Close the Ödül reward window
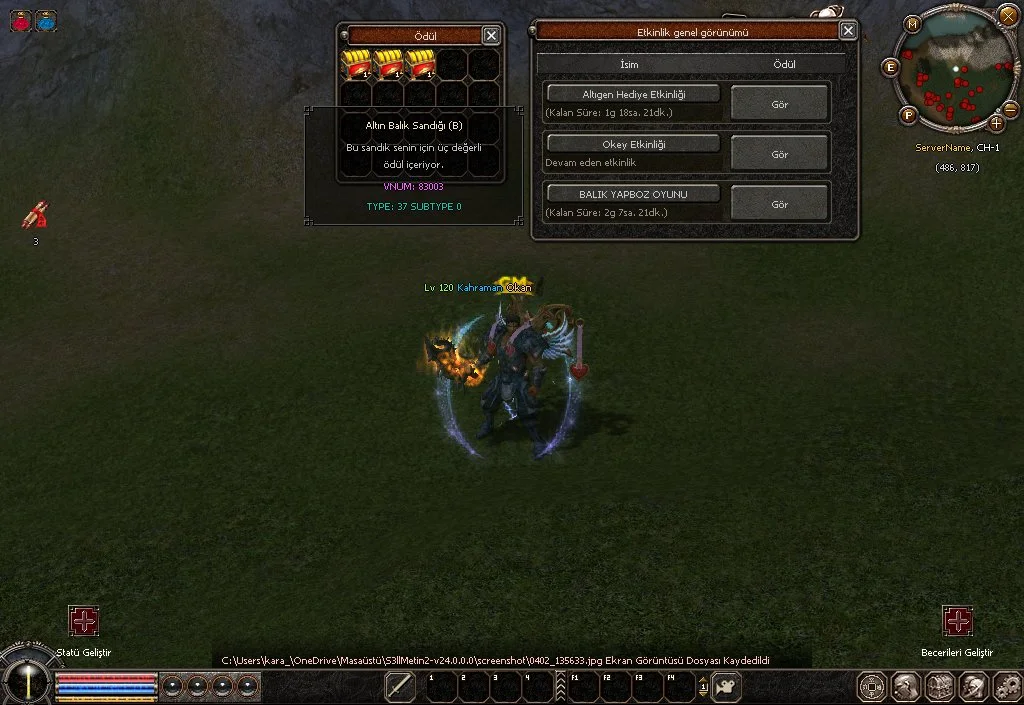1024x705 pixels. click(491, 35)
